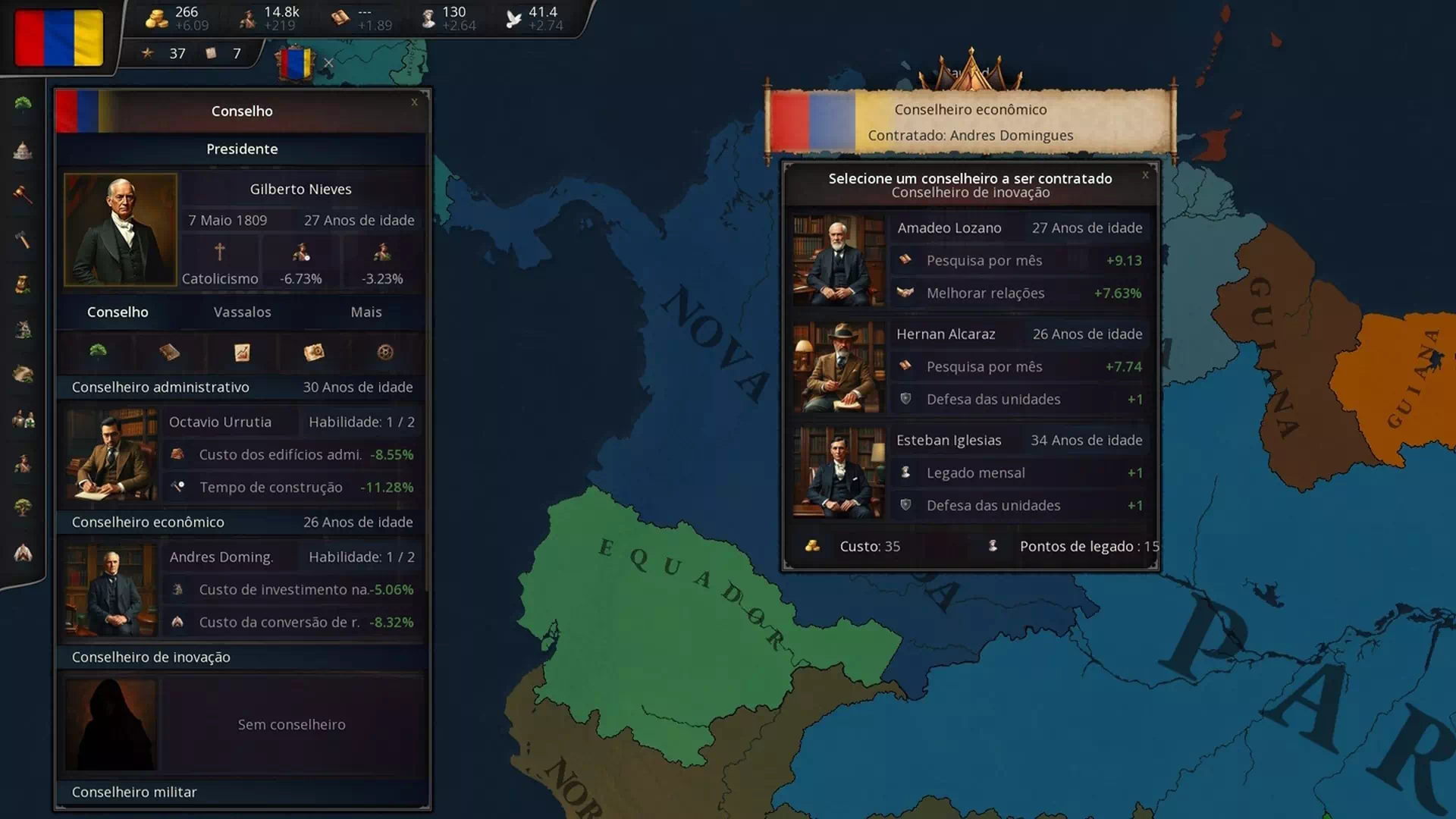This screenshot has height=819, width=1456.
Task: Open the chart council category icon
Action: tap(242, 352)
